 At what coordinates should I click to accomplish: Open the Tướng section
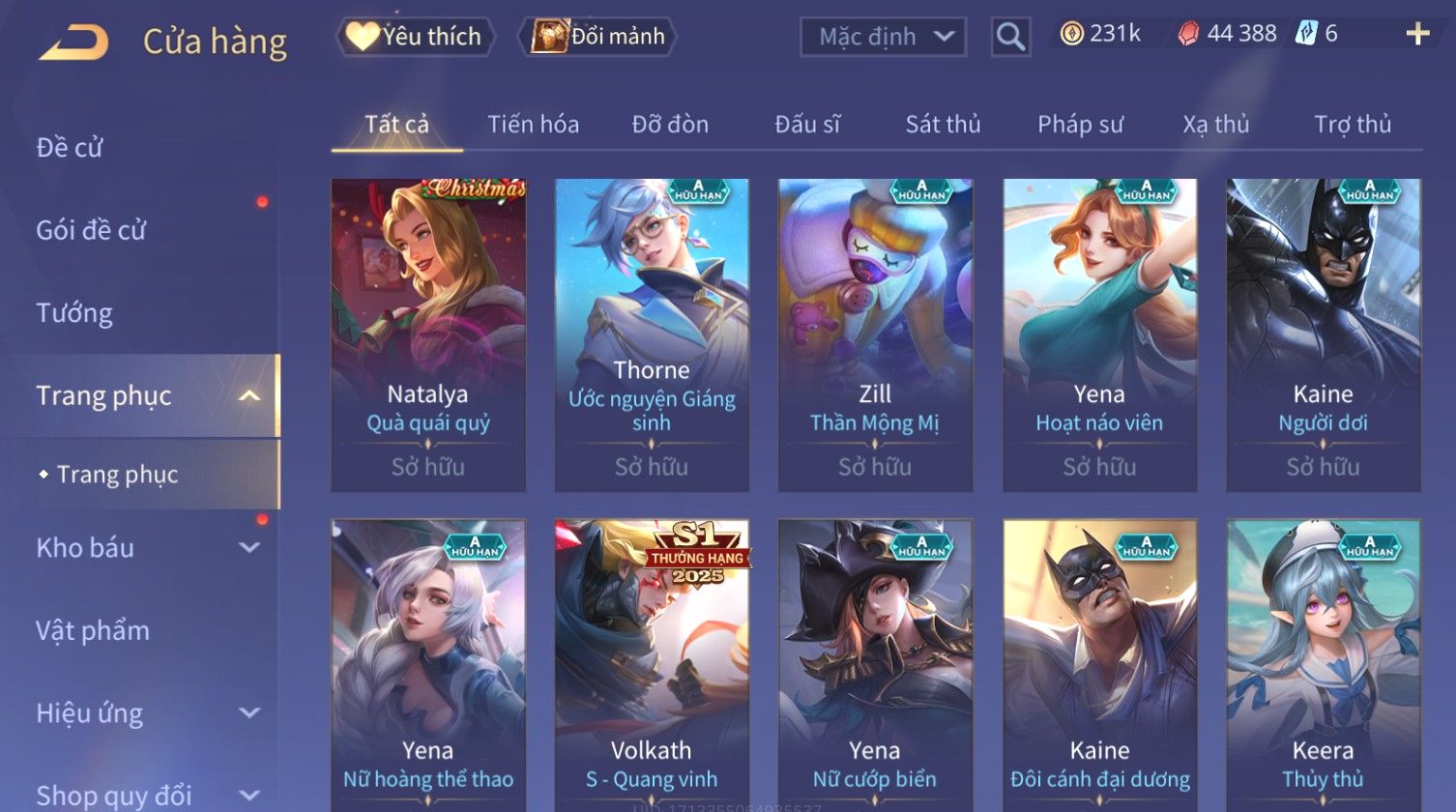[x=74, y=313]
